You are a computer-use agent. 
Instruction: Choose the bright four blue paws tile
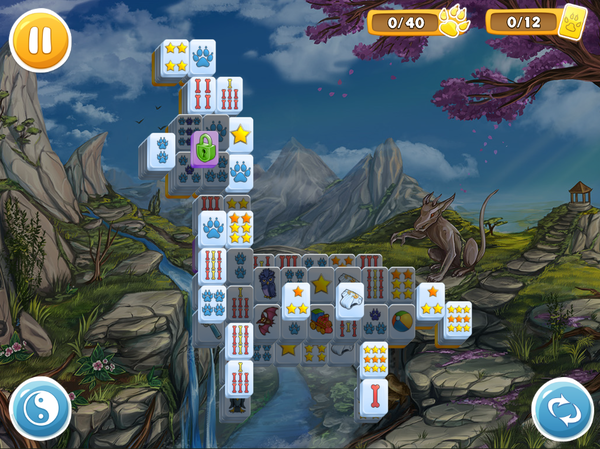click(212, 300)
